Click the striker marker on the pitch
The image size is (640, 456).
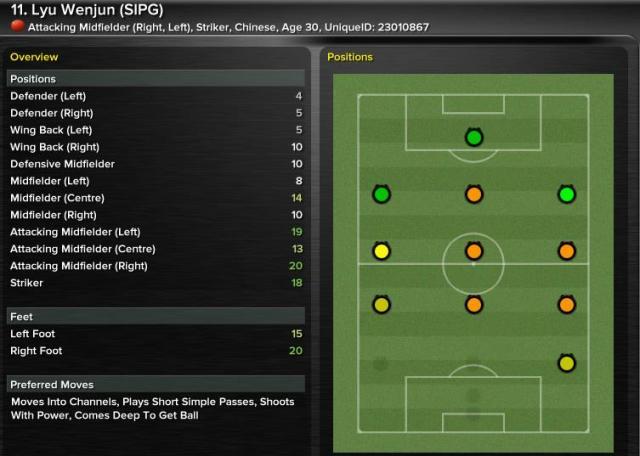tap(473, 137)
